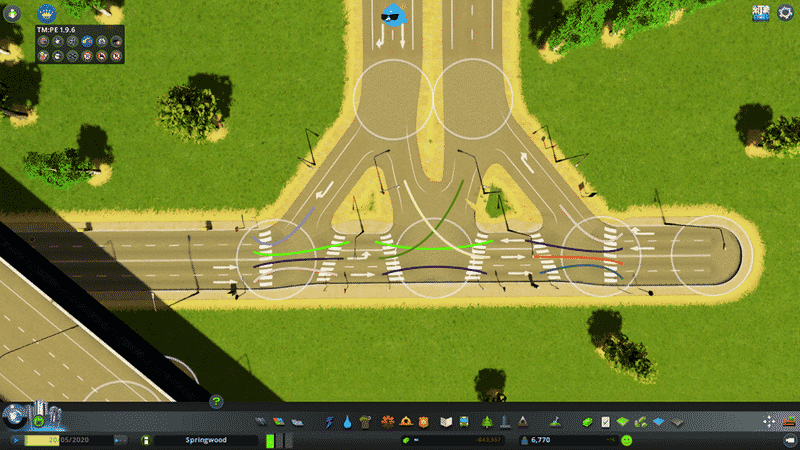This screenshot has width=800, height=450.
Task: Toggle the game pause play button
Action: pos(17,440)
